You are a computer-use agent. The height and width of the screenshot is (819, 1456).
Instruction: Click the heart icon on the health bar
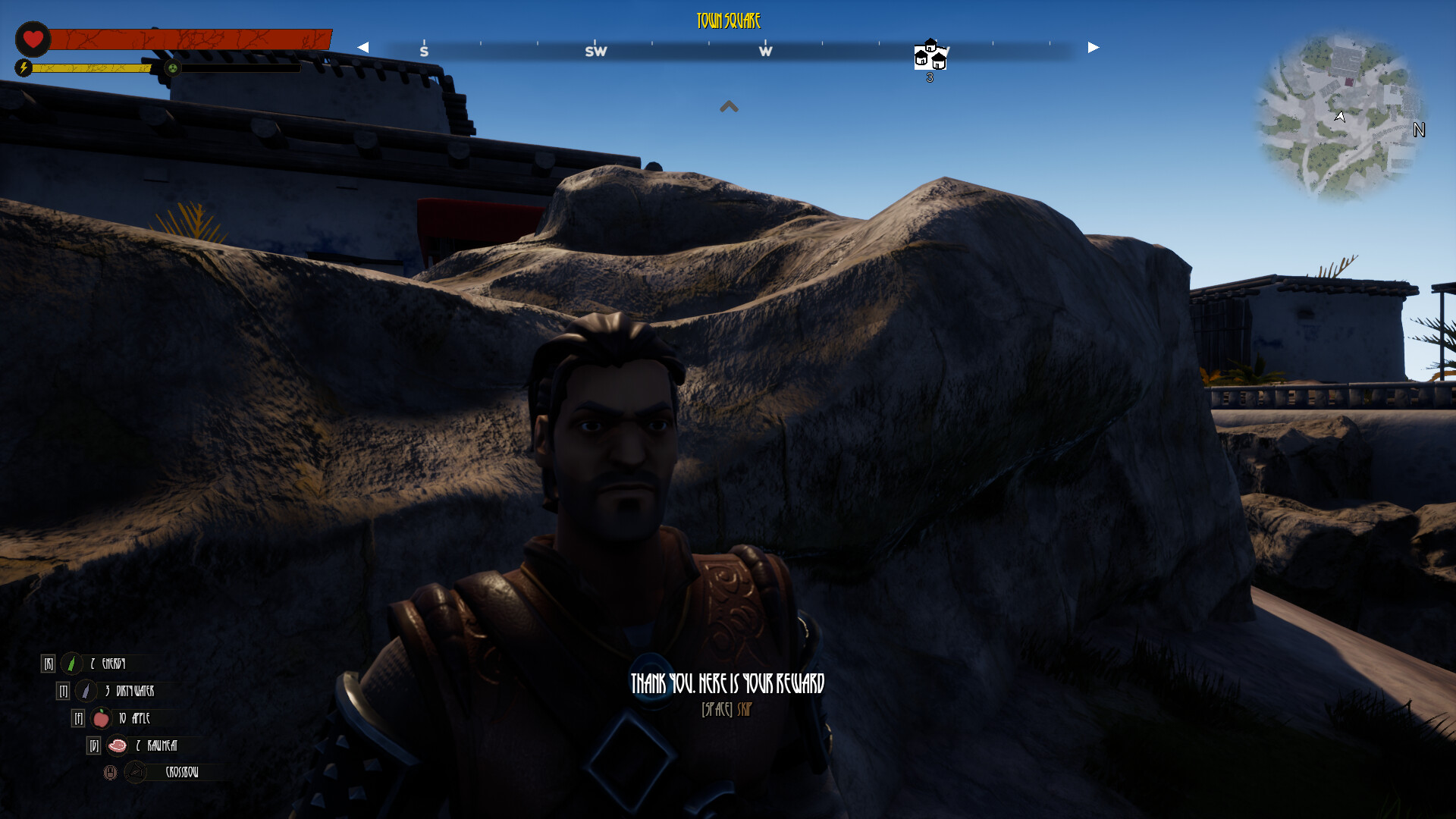click(x=33, y=39)
